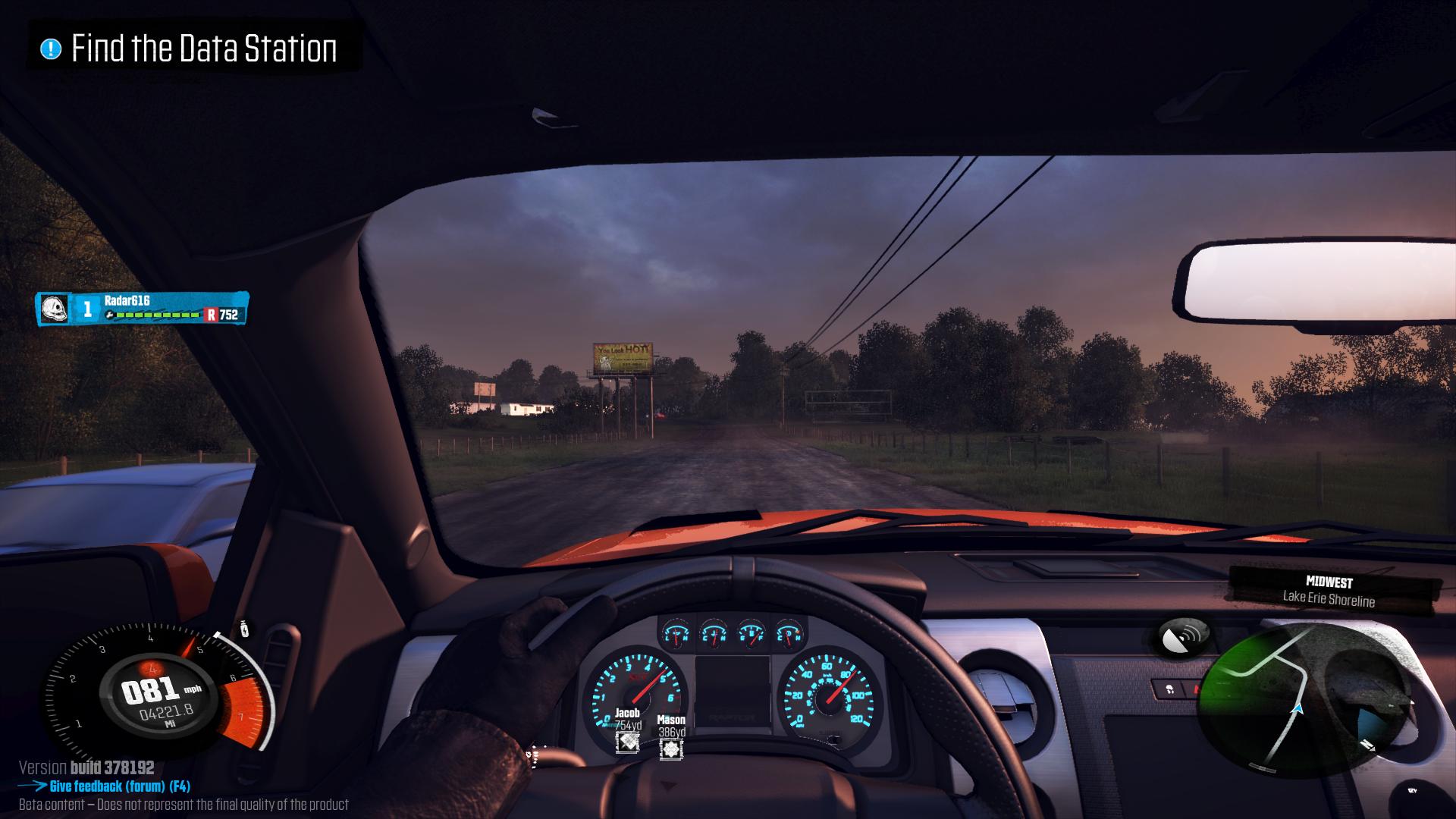This screenshot has width=1456, height=819.
Task: Open the Give feedback forum link
Action: tap(119, 786)
